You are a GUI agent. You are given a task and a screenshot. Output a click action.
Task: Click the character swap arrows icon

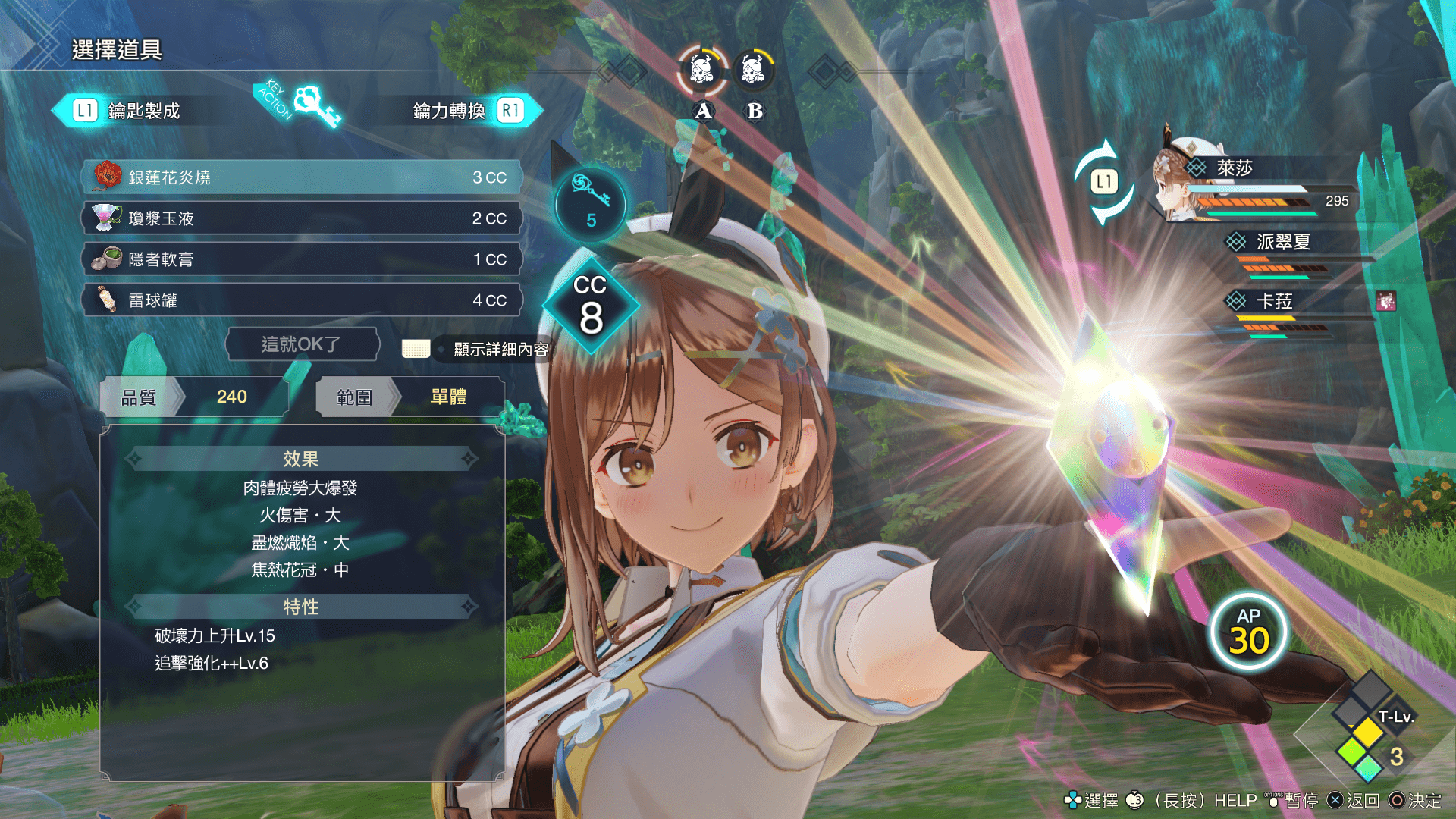coord(1104,182)
